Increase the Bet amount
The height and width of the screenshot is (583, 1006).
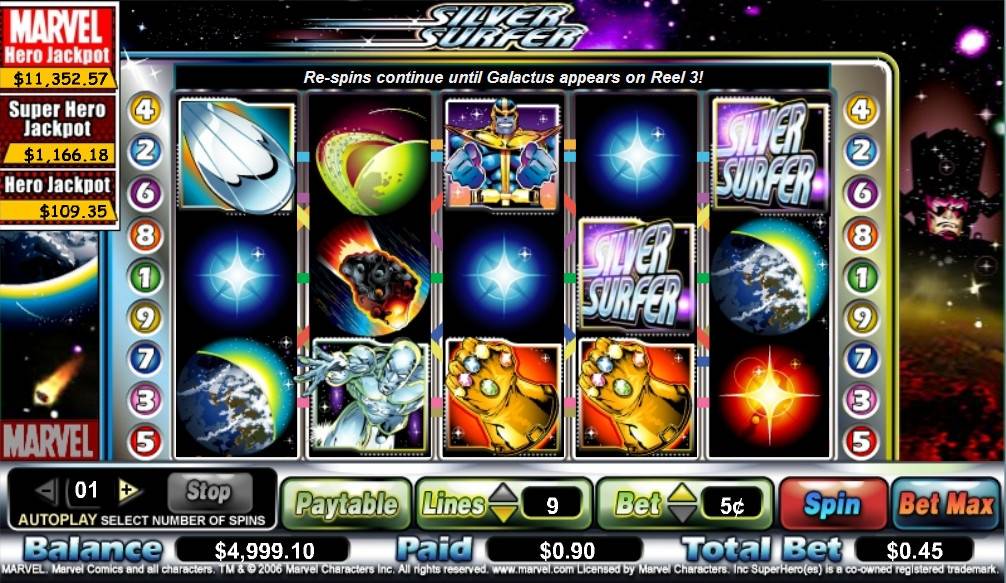(681, 492)
